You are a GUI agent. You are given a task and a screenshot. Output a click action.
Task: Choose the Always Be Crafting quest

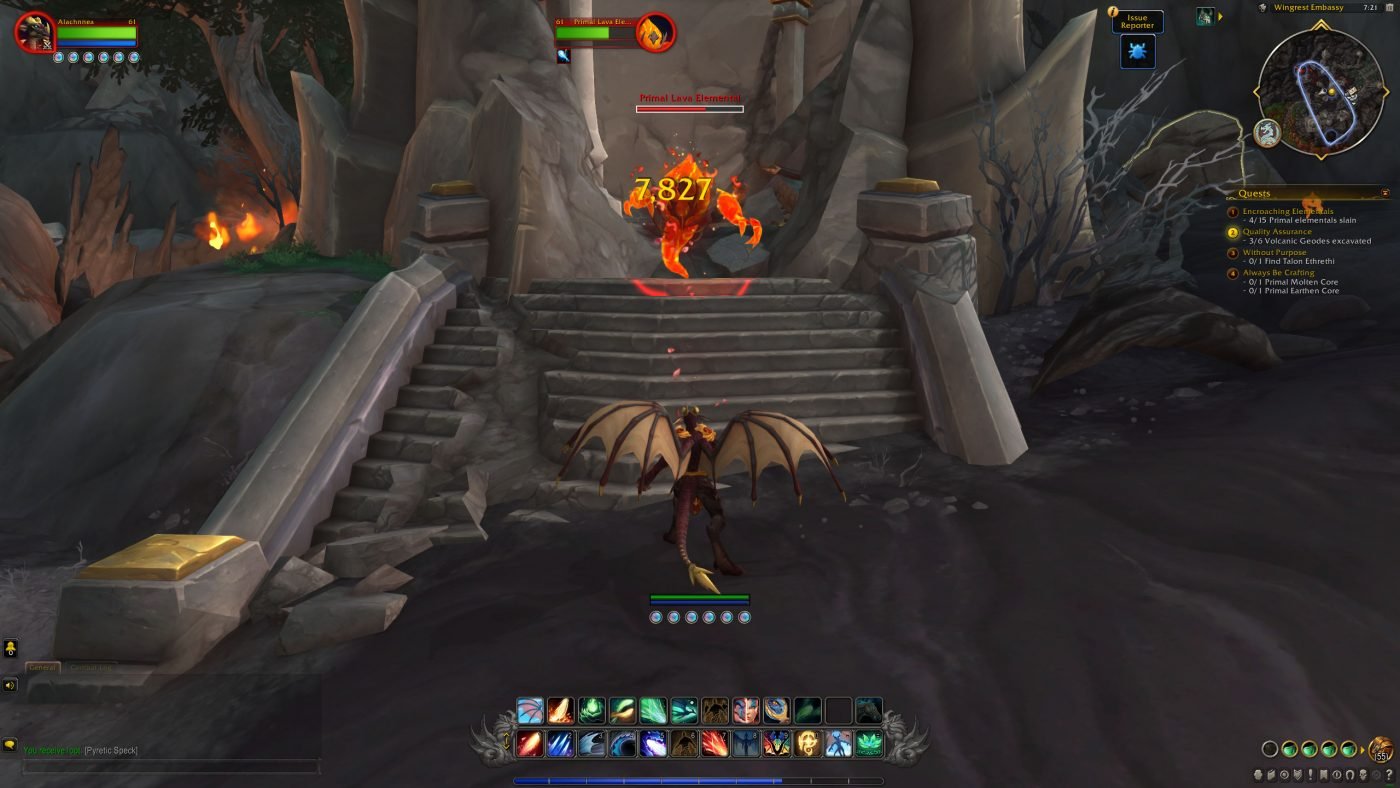(1278, 273)
